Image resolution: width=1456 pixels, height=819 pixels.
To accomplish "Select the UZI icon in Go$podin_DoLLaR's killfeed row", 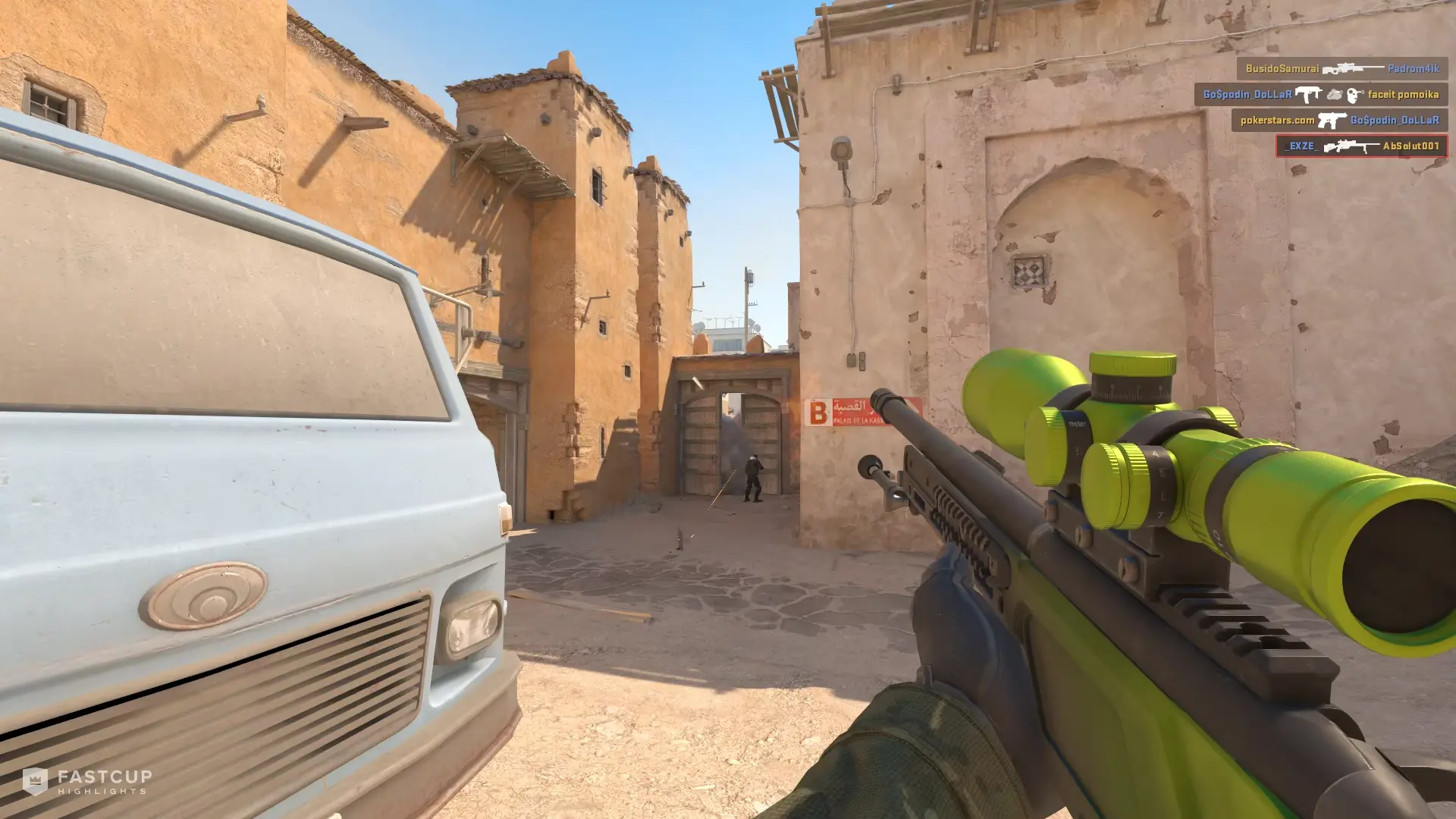I will point(1308,95).
